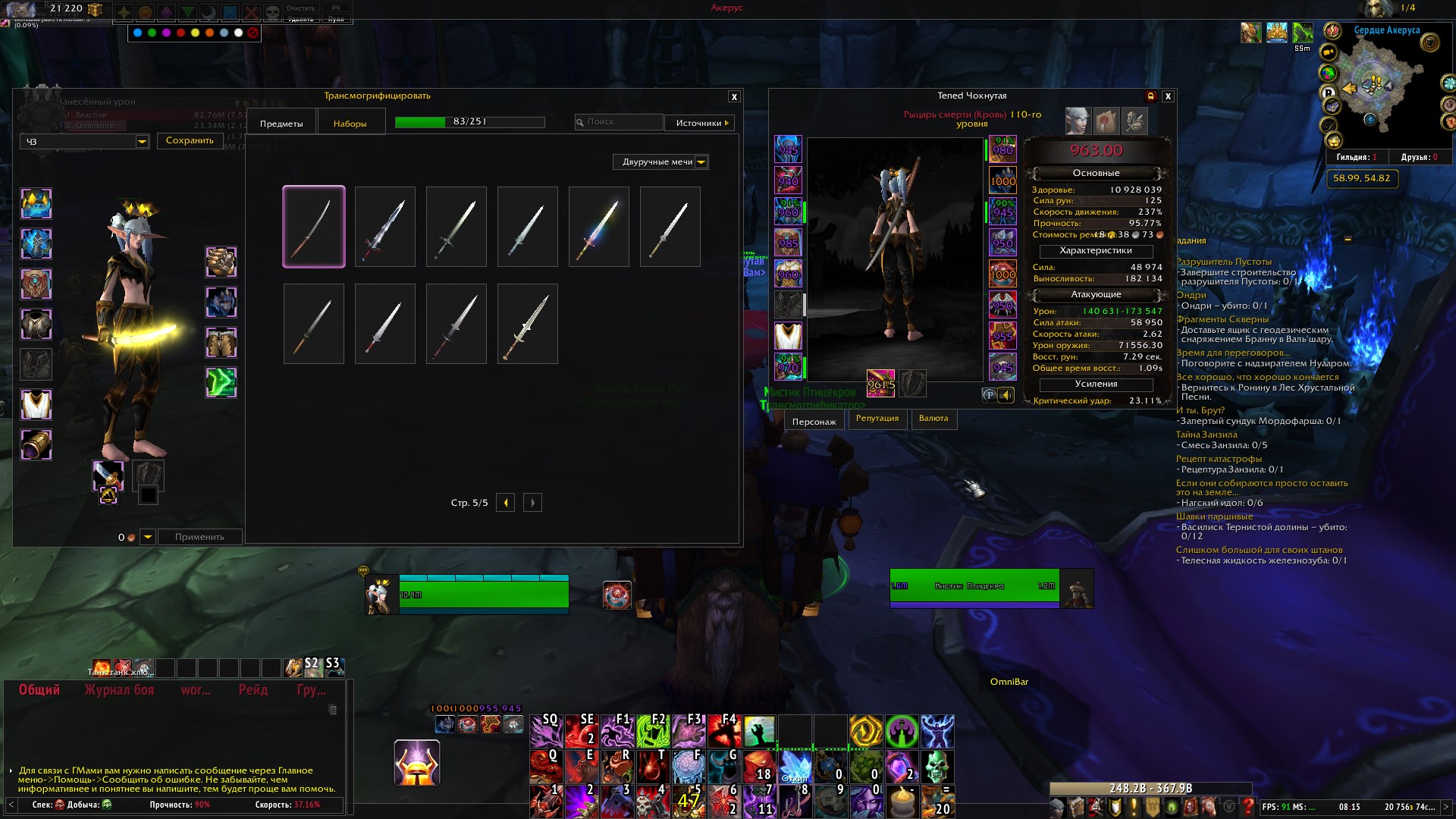
Task: Select the rainbow glowing sword appearance
Action: [x=599, y=227]
